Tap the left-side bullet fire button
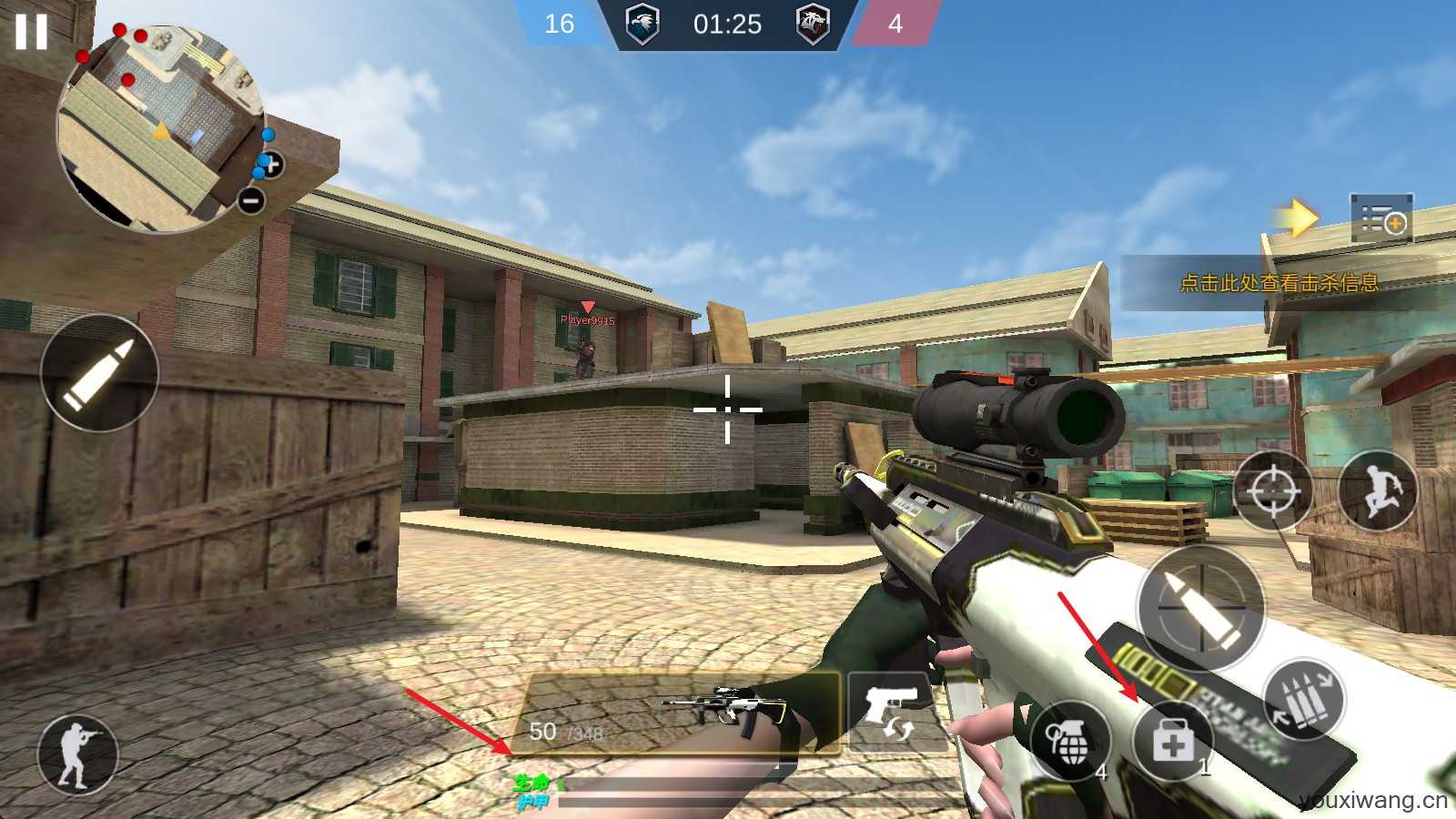This screenshot has width=1456, height=819. (99, 371)
